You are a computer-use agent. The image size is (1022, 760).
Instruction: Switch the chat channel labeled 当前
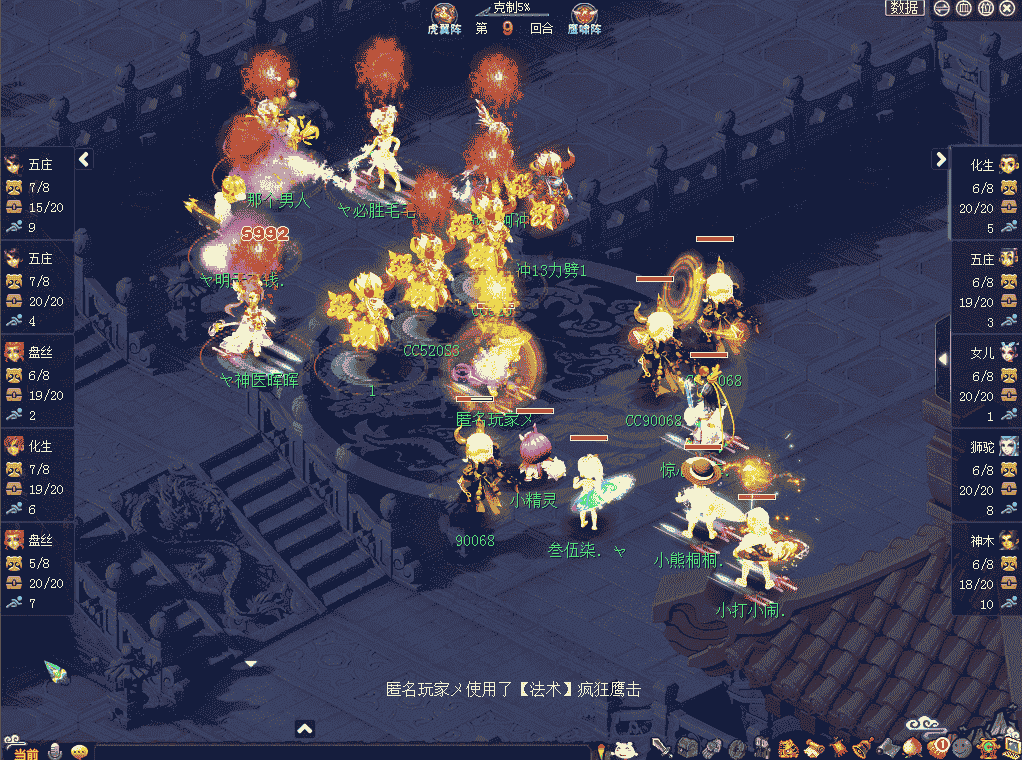24,752
